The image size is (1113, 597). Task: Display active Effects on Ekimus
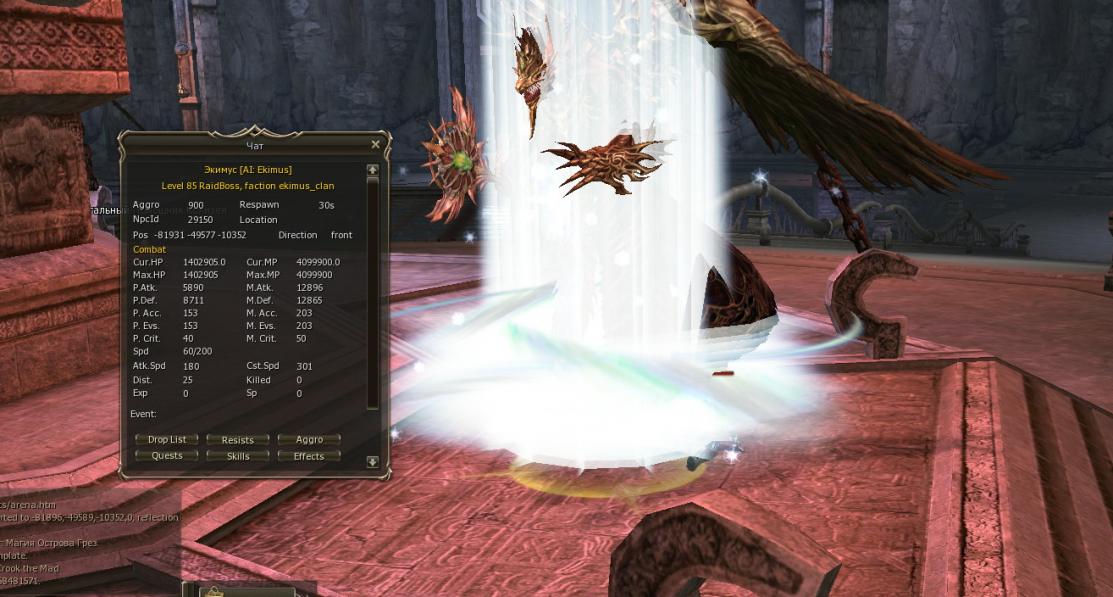(x=309, y=455)
